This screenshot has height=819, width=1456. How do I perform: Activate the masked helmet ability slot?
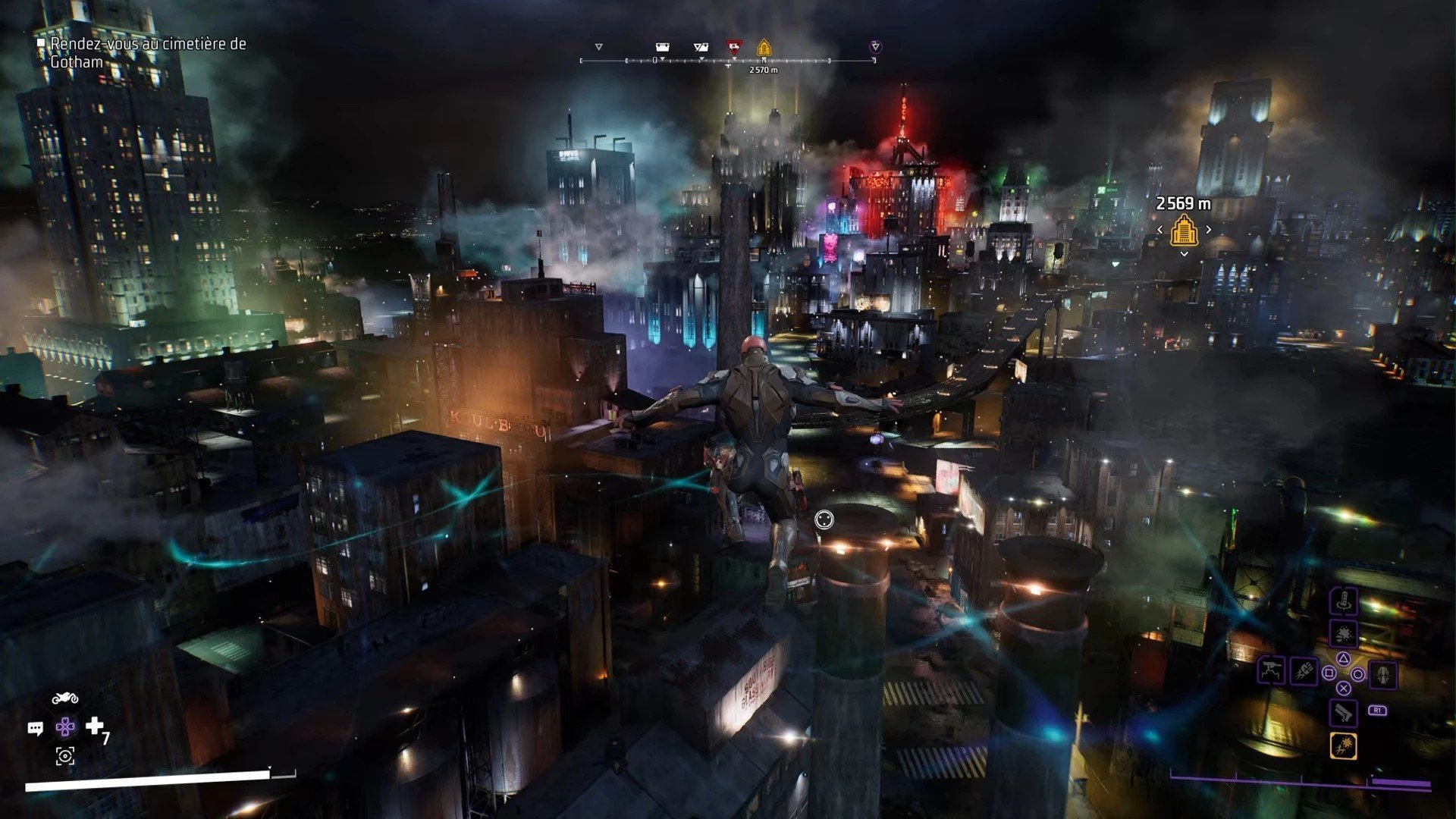click(1383, 675)
